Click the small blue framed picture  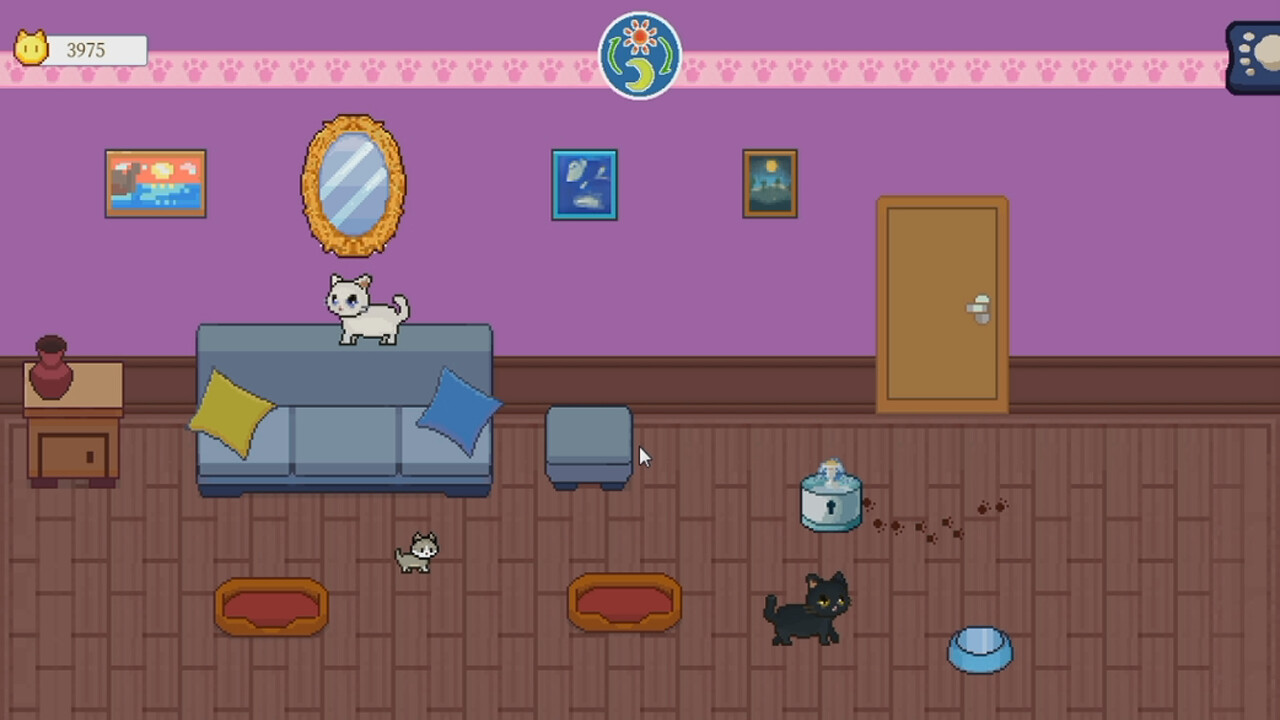coord(584,183)
